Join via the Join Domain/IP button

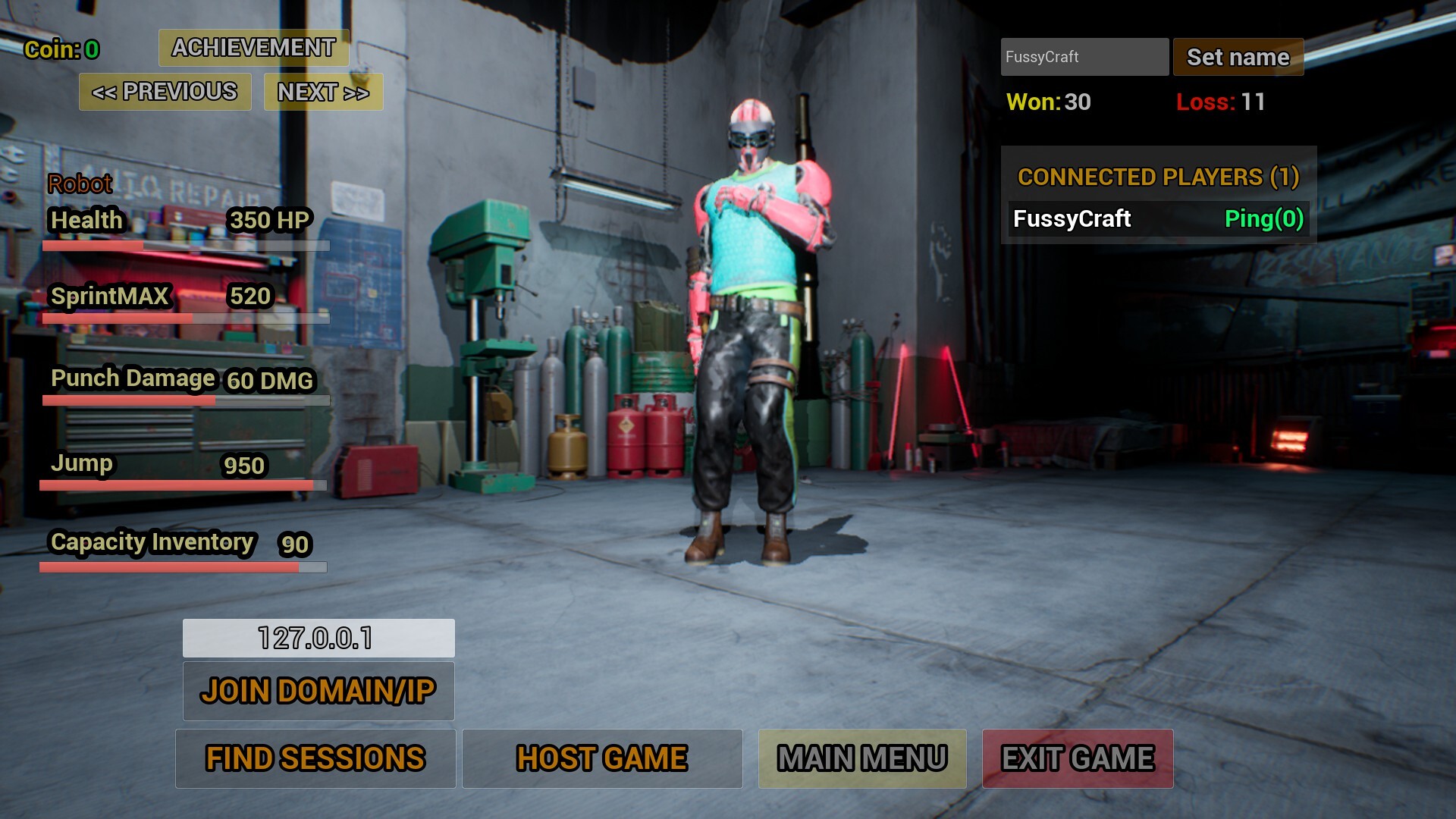pyautogui.click(x=318, y=691)
